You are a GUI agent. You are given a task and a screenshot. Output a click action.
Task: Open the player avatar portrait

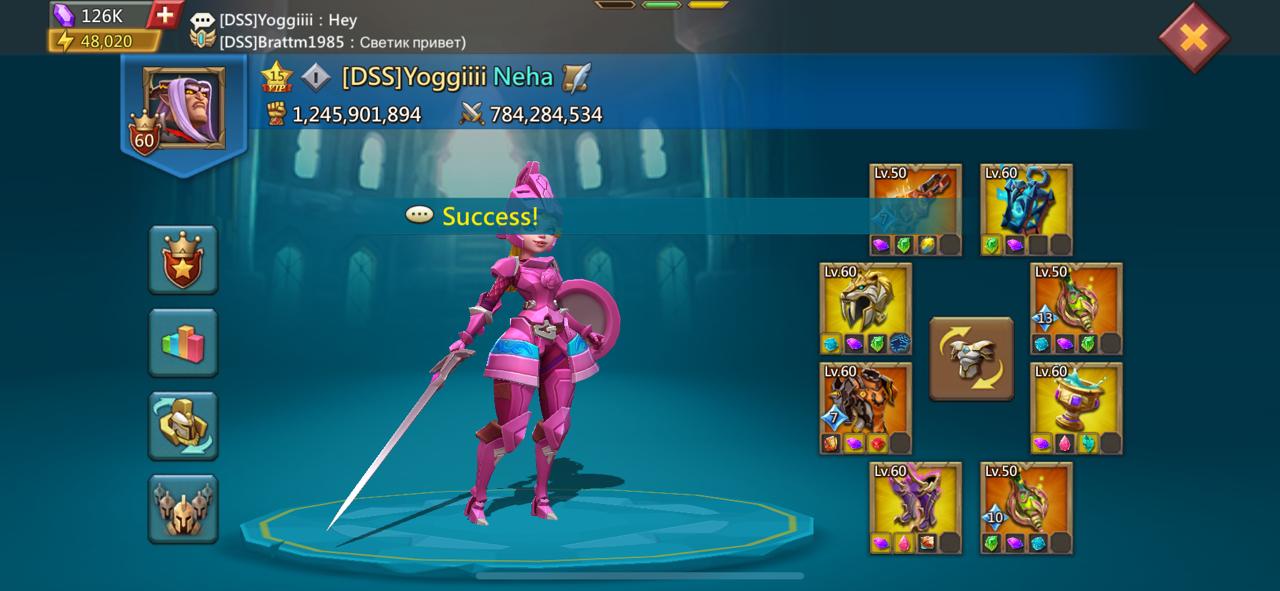point(183,109)
